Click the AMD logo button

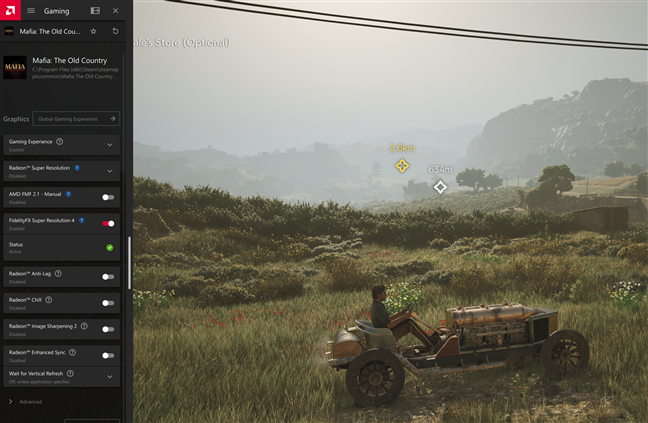9,10
